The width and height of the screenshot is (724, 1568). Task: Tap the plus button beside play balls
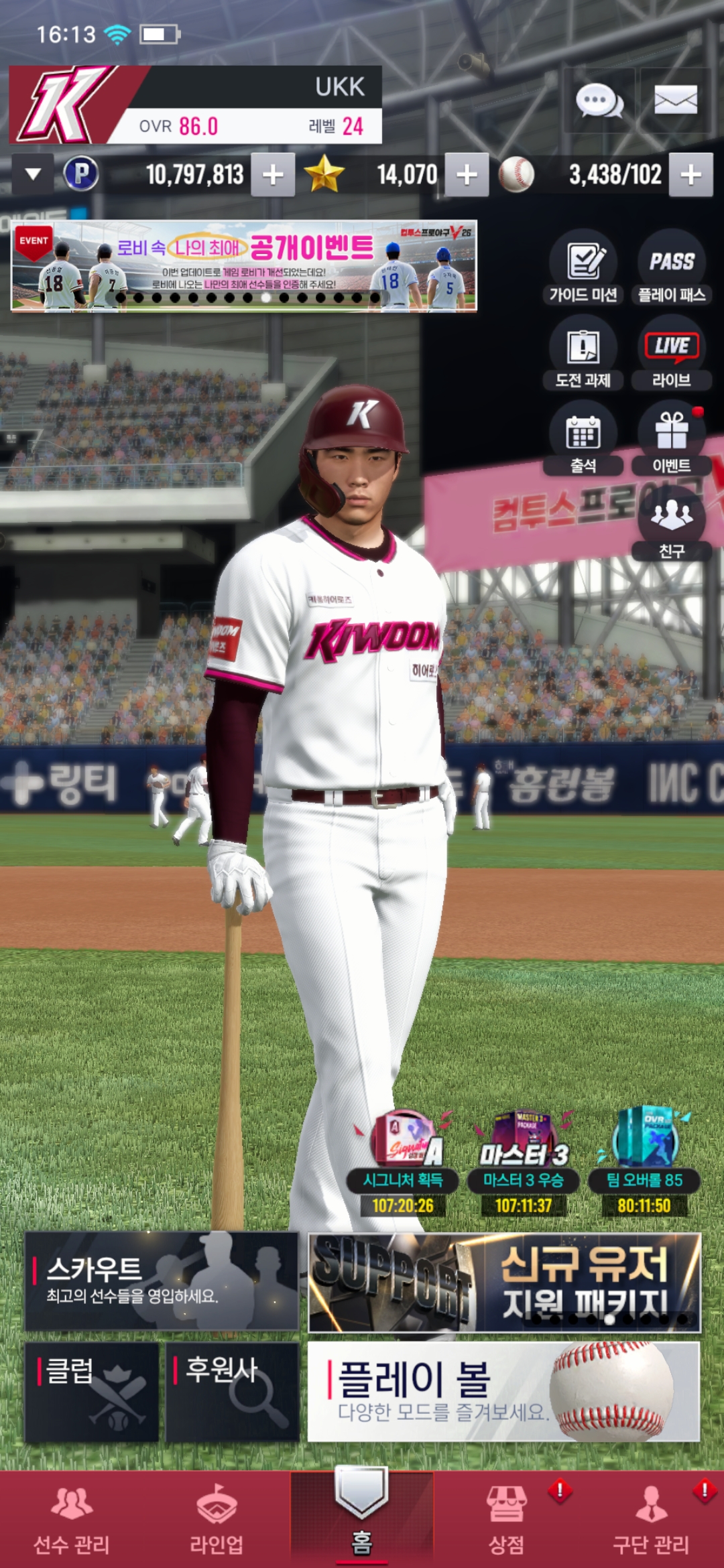click(690, 175)
